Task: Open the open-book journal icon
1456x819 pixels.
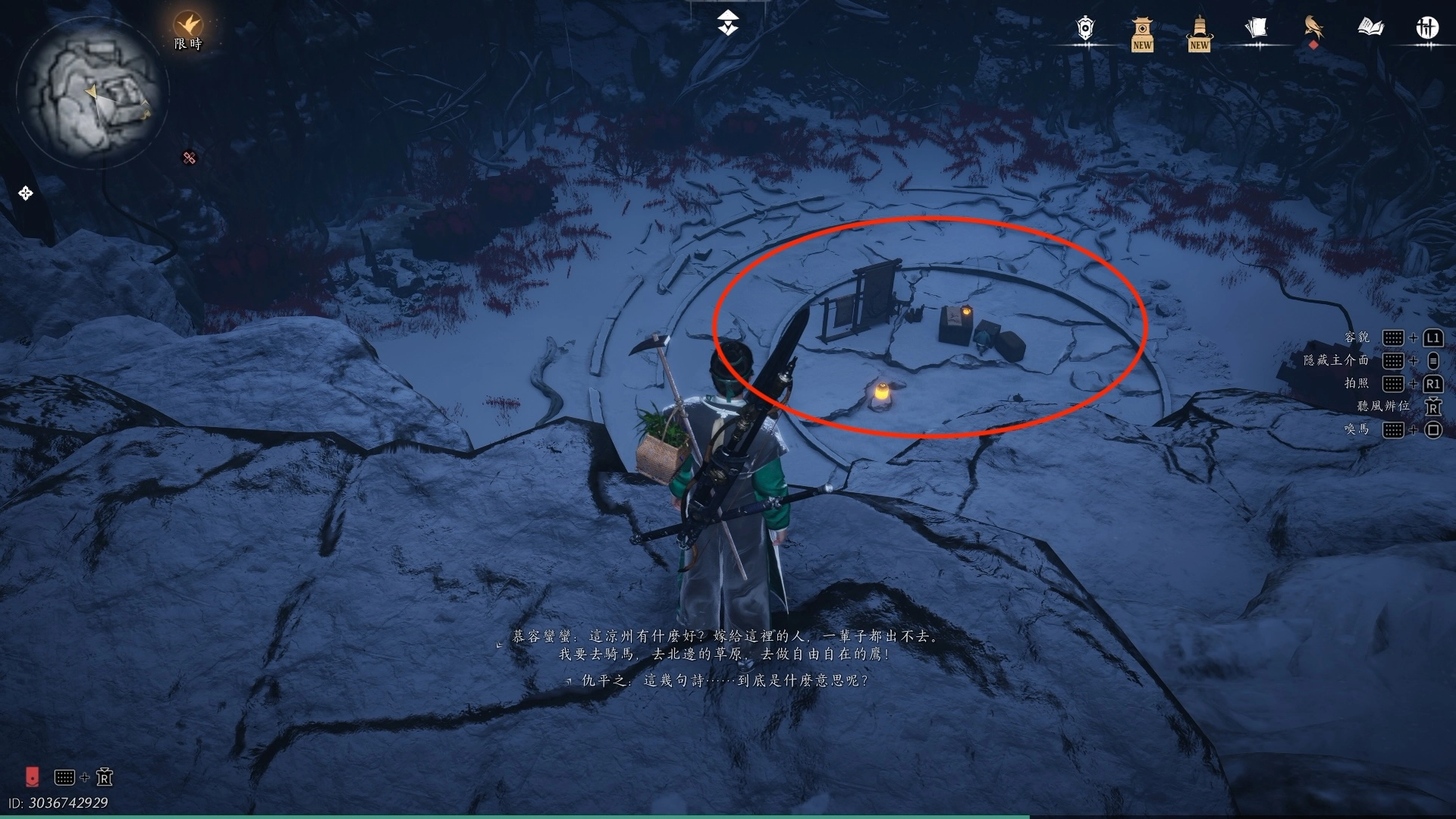Action: (x=1370, y=29)
